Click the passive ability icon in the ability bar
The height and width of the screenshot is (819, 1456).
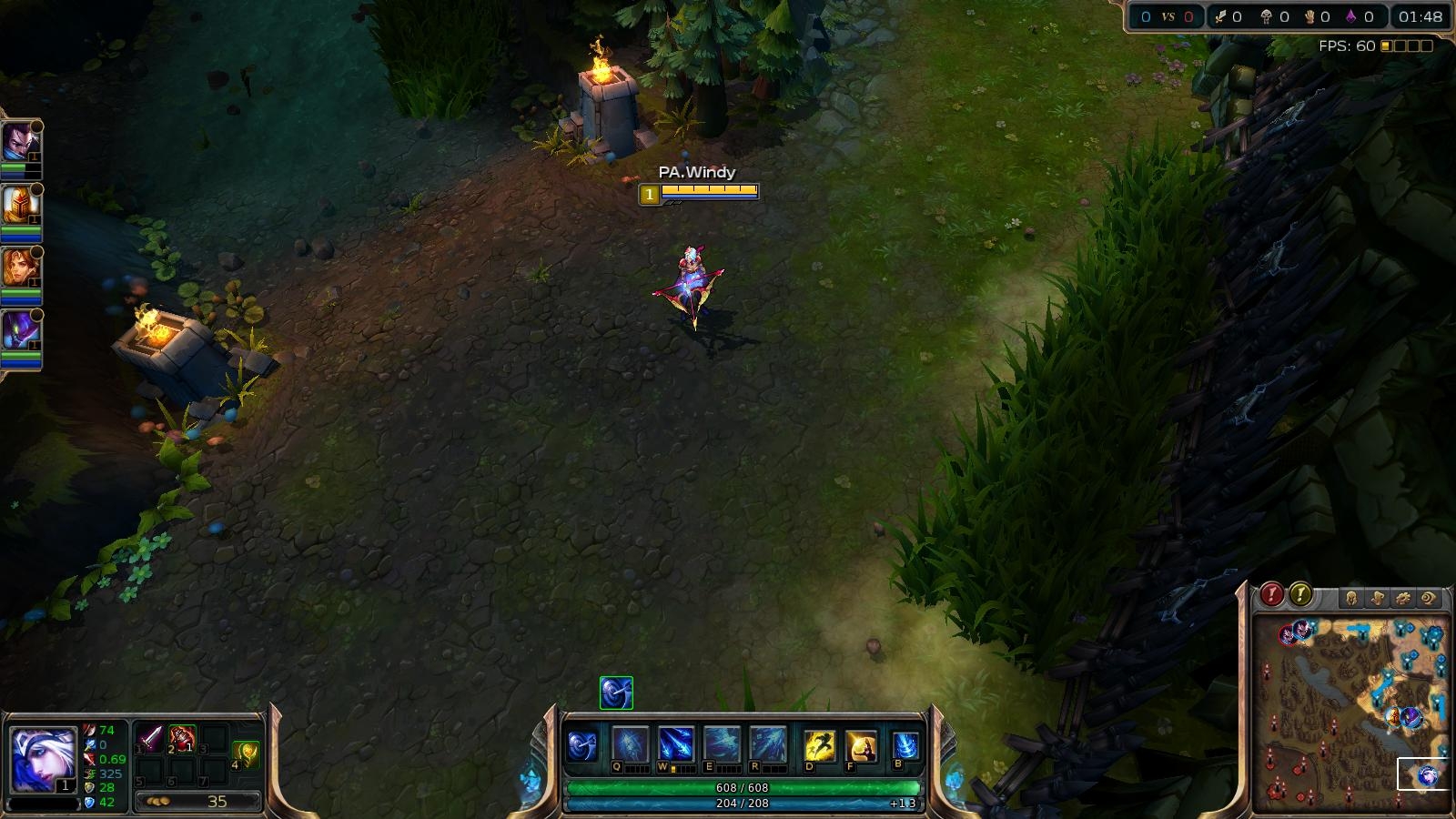[582, 746]
